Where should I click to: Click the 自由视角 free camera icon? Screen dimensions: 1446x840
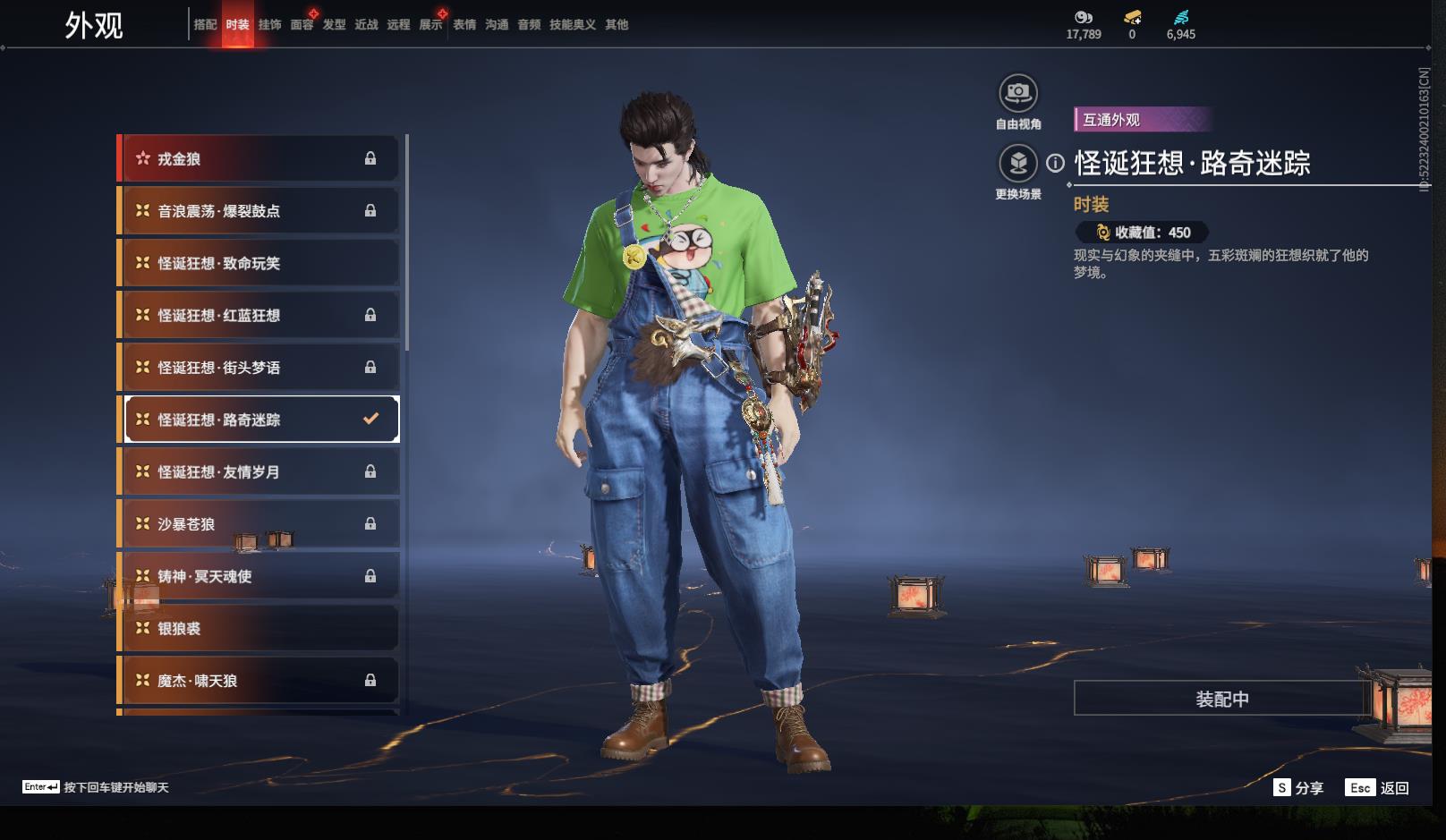click(1017, 92)
